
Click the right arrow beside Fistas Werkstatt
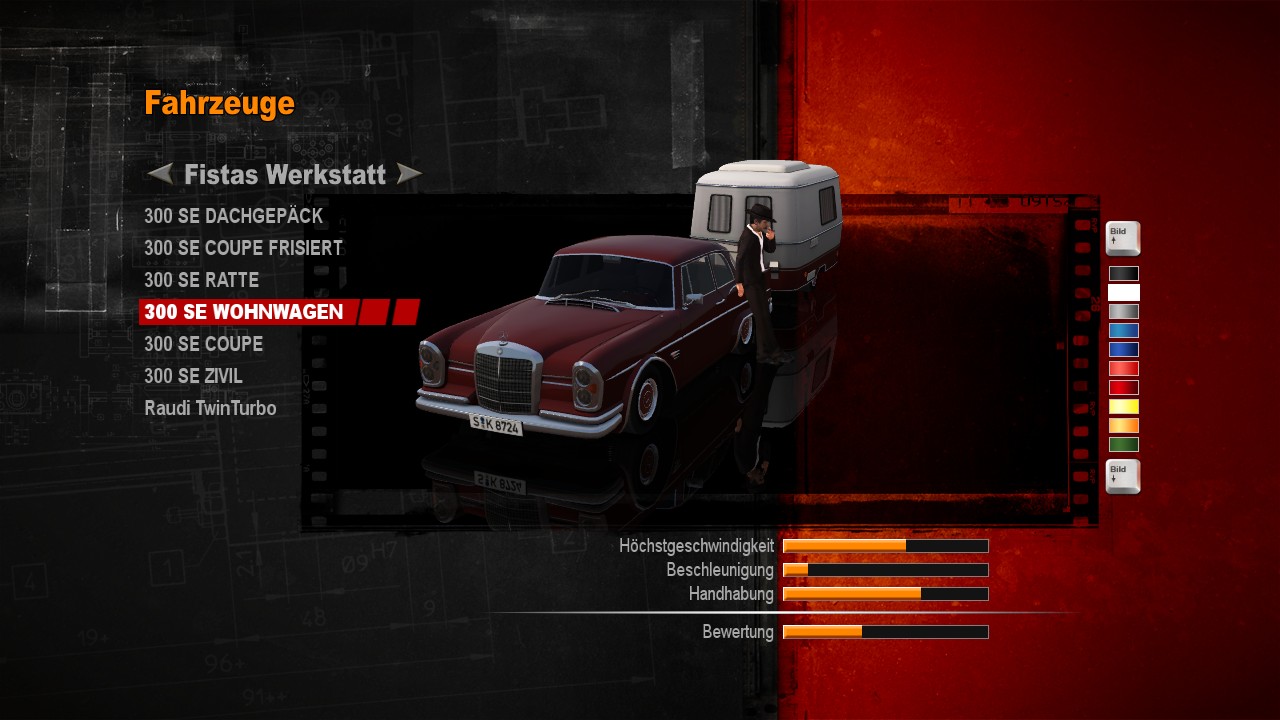tap(409, 175)
